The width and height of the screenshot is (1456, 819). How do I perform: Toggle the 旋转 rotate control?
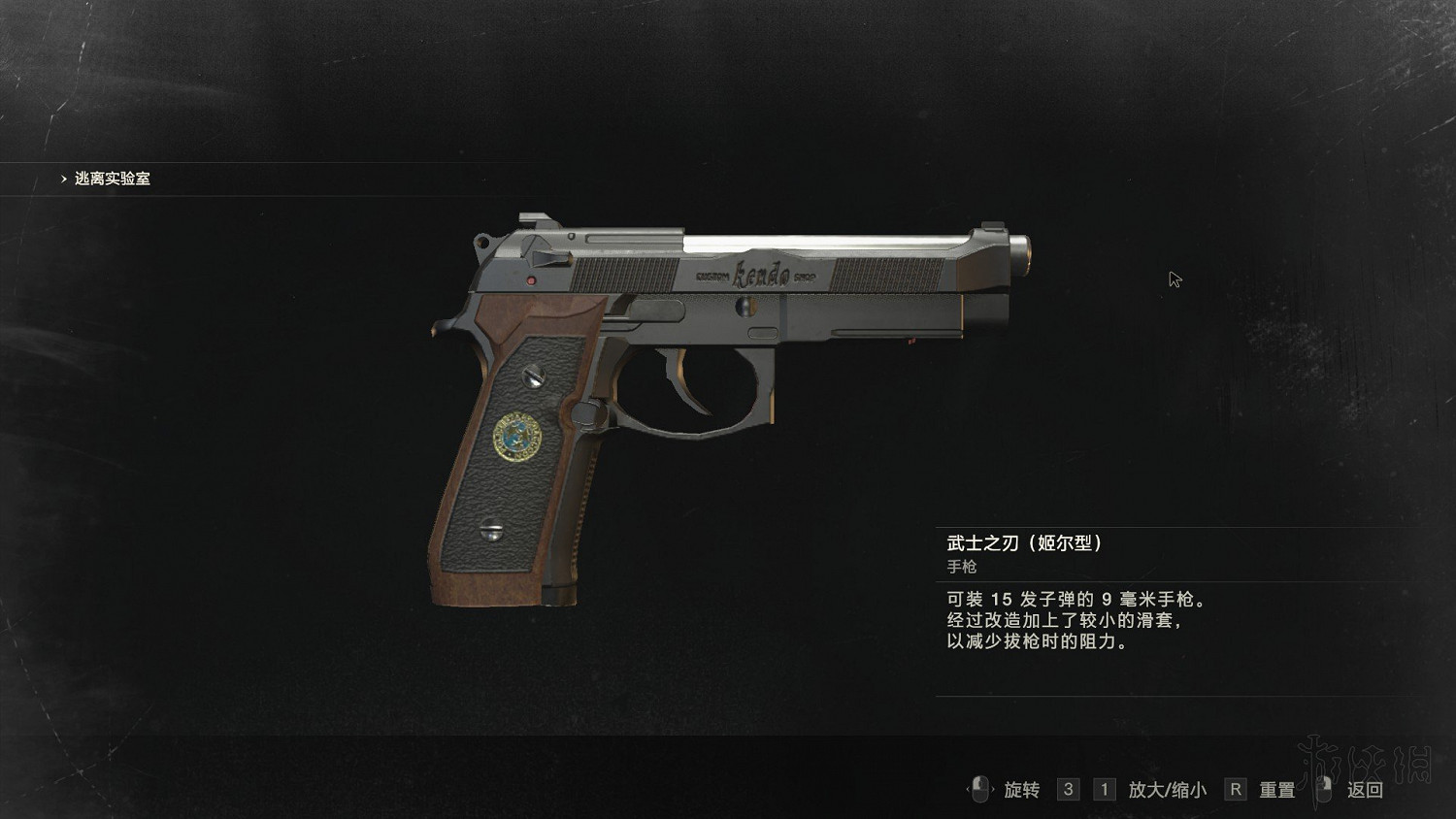pyautogui.click(x=1021, y=790)
